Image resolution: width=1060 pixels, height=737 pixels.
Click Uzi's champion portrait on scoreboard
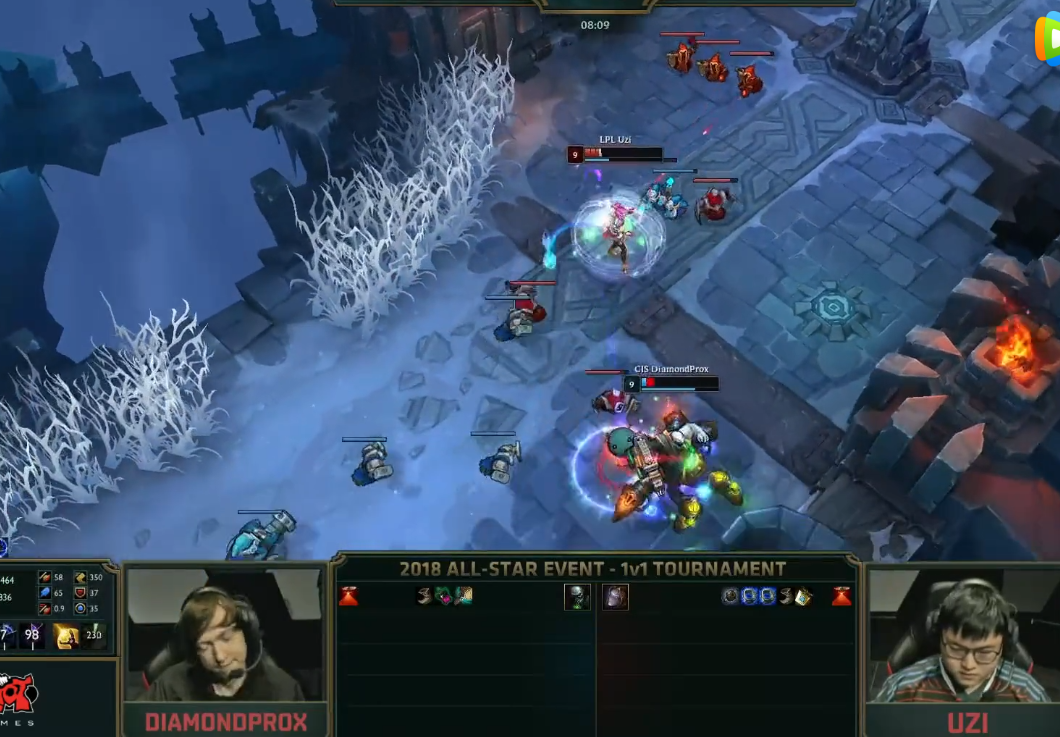coord(615,597)
